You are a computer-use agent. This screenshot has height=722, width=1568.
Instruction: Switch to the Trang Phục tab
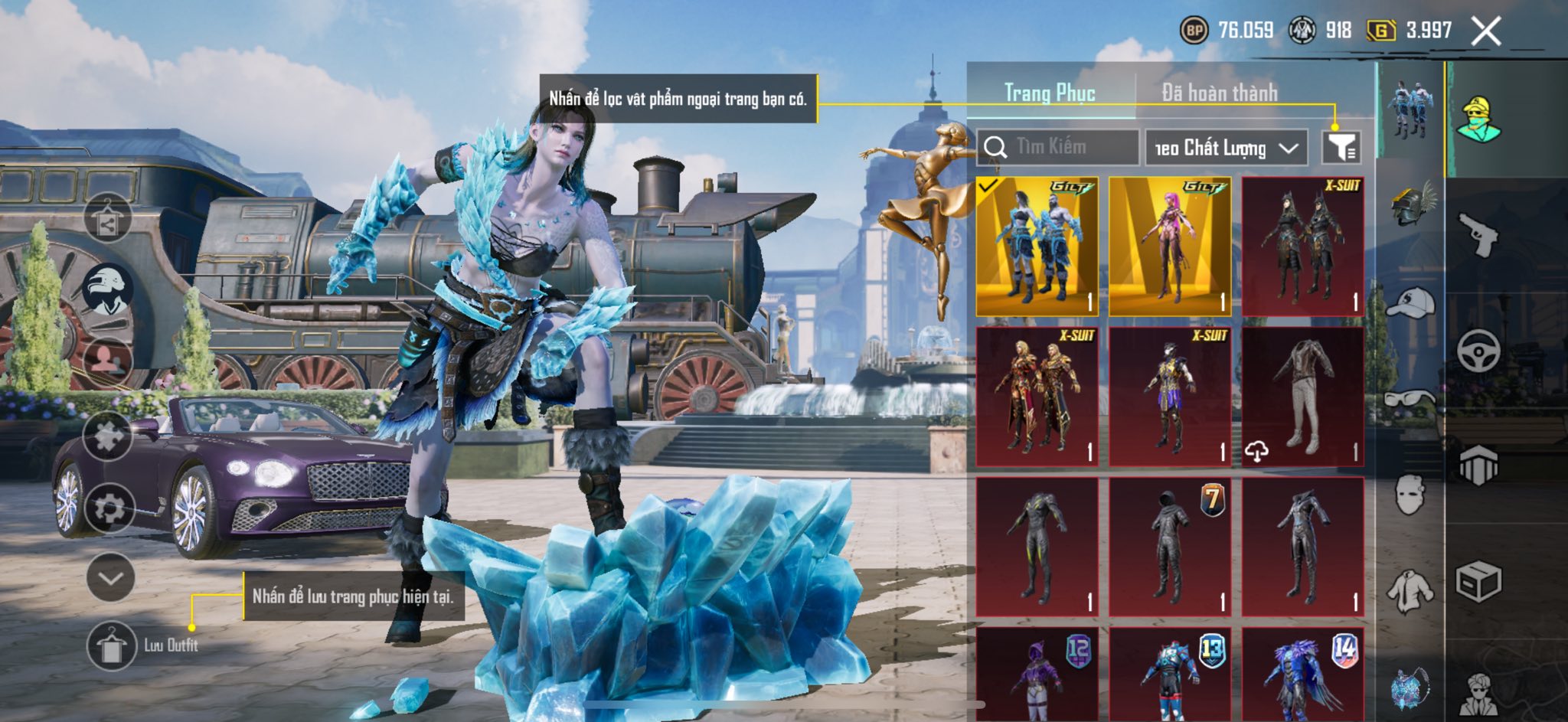pyautogui.click(x=1050, y=93)
